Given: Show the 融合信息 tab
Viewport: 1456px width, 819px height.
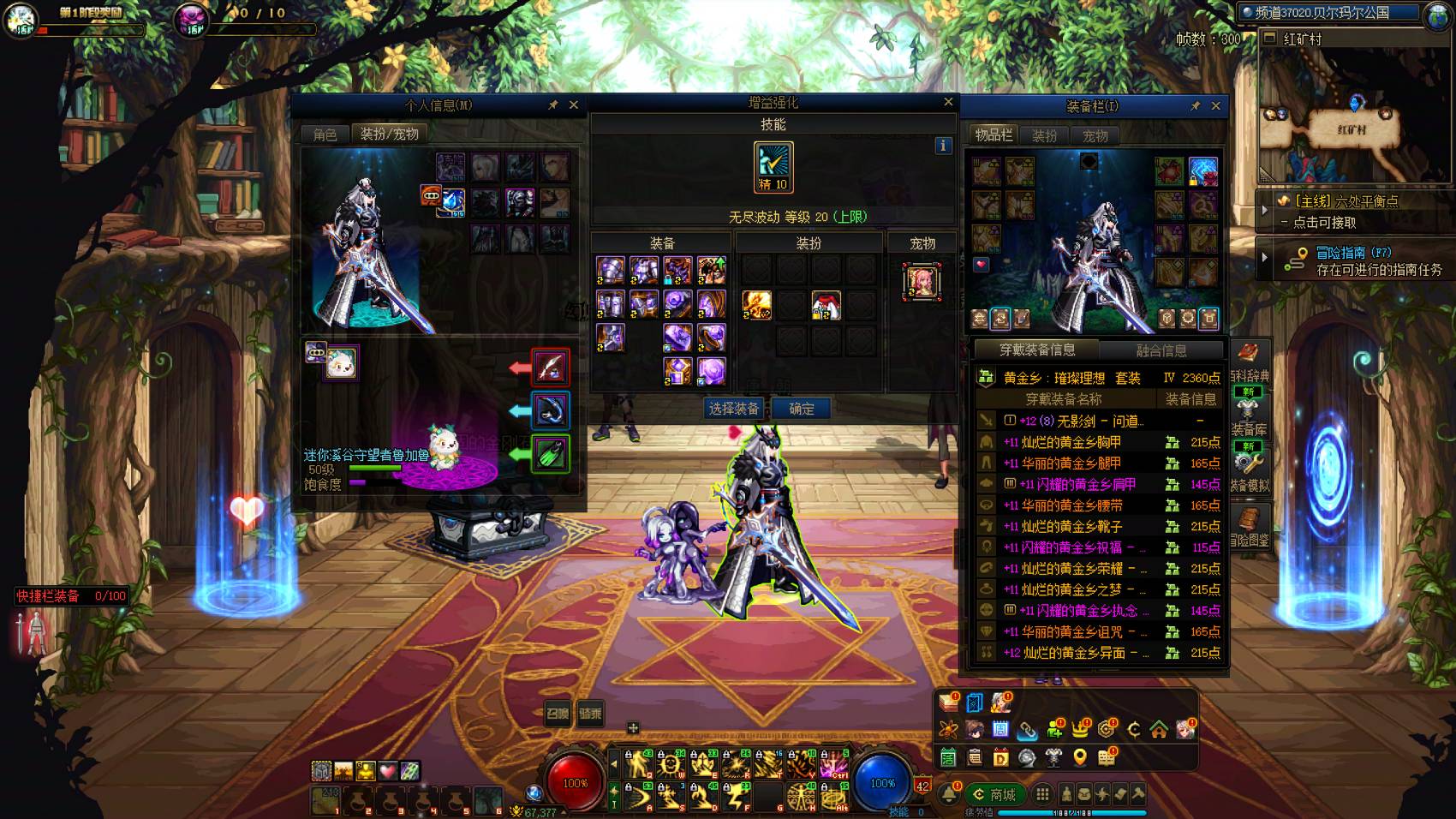Looking at the screenshot, I should [x=1161, y=350].
